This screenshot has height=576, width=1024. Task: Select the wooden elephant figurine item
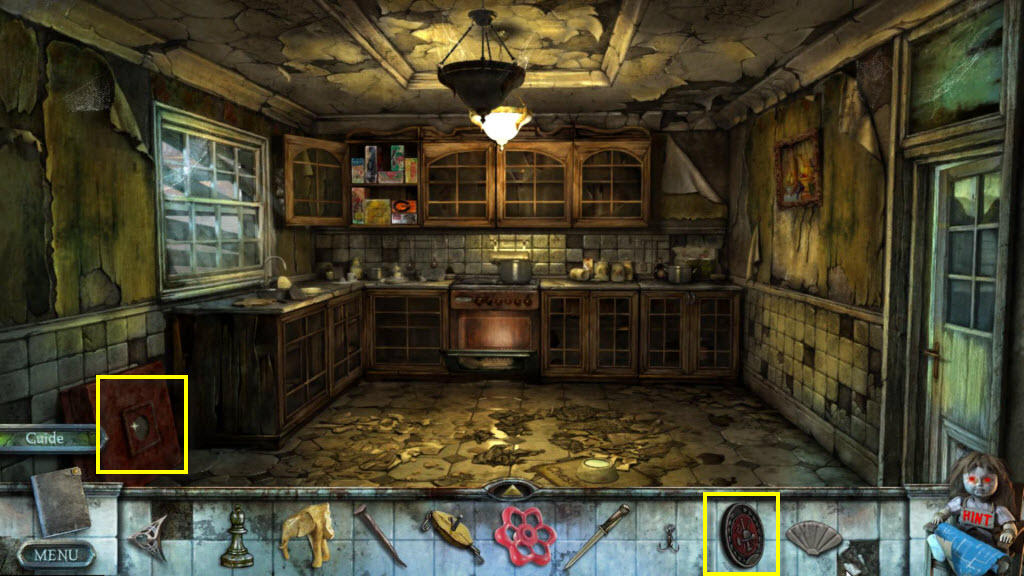pos(306,535)
